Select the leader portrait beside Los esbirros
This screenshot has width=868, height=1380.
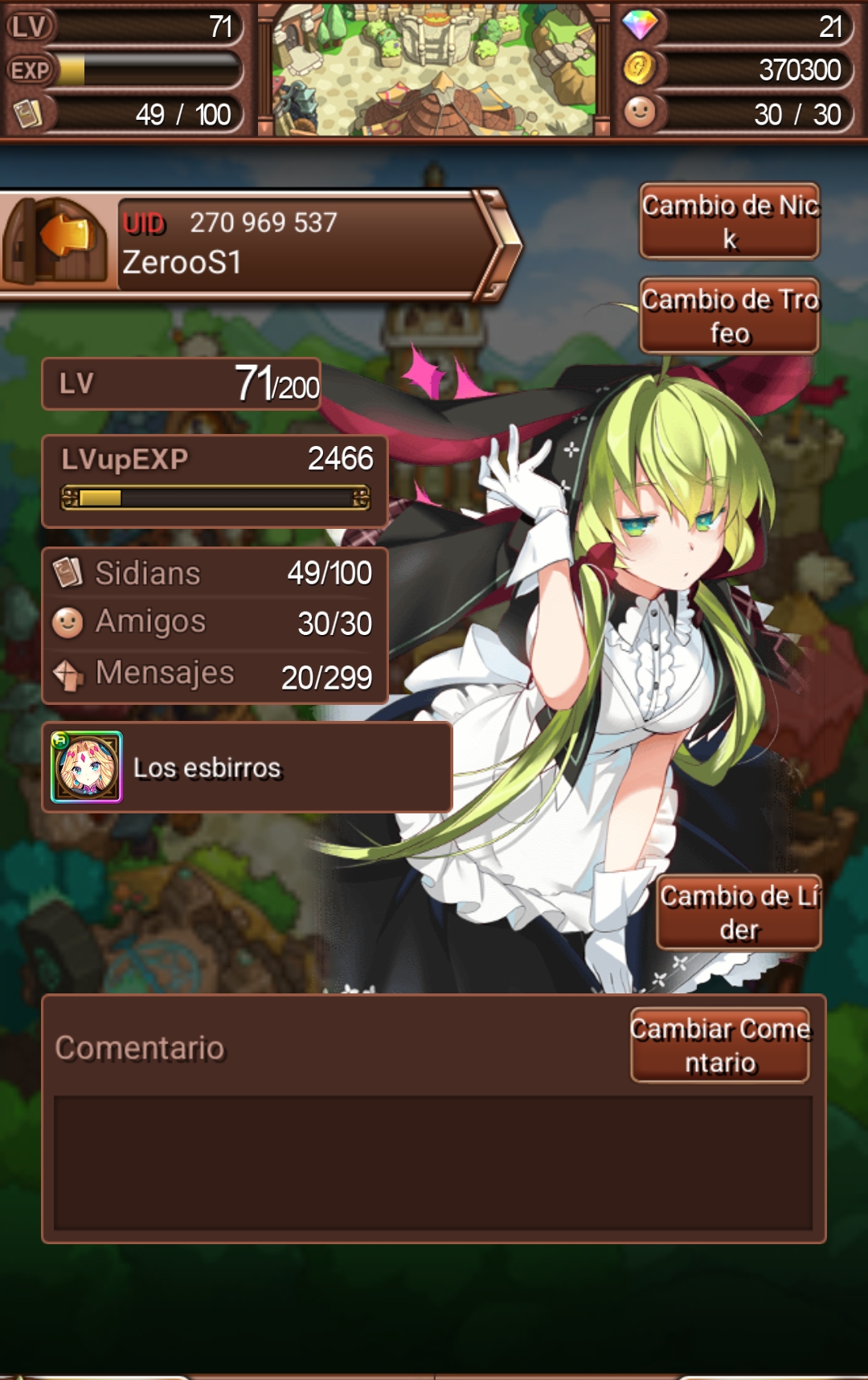(x=87, y=768)
